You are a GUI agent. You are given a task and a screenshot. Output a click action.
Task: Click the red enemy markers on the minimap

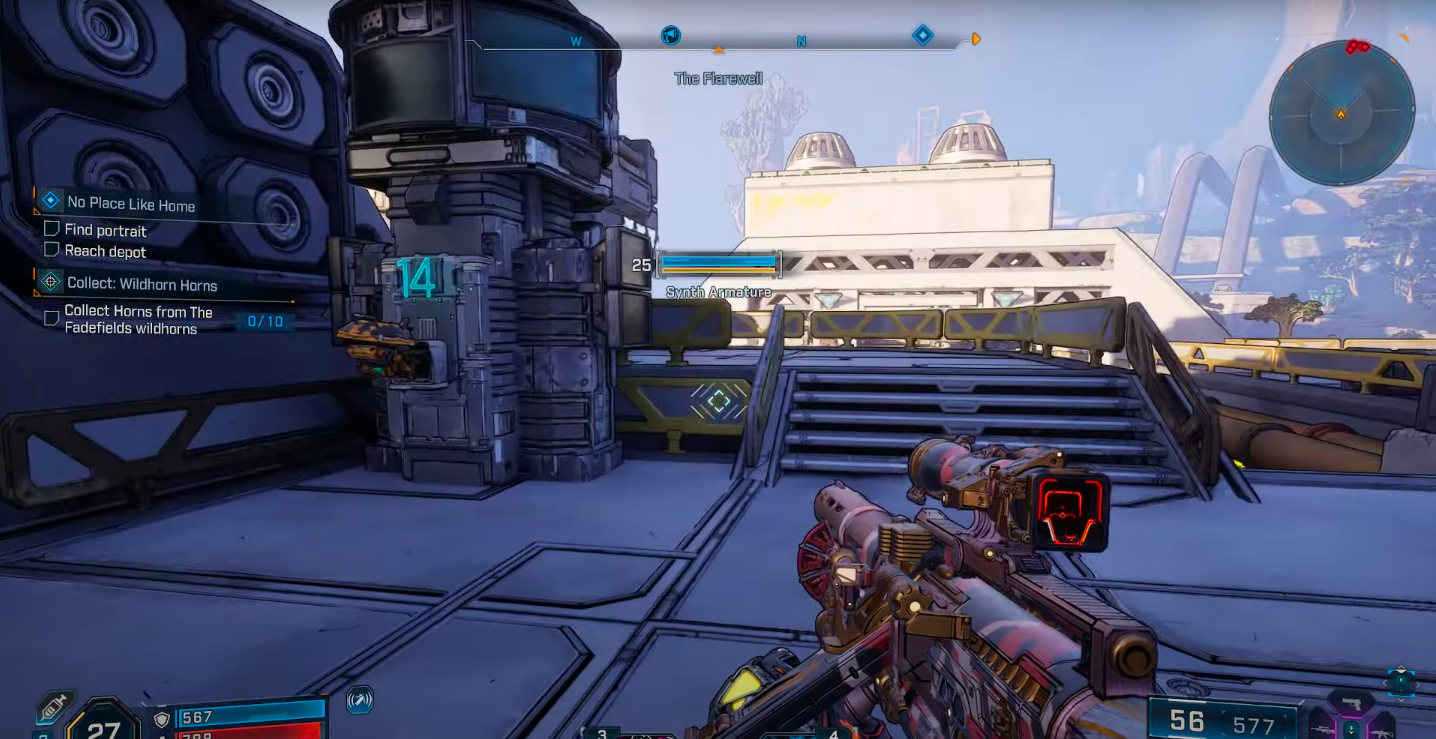pyautogui.click(x=1356, y=47)
